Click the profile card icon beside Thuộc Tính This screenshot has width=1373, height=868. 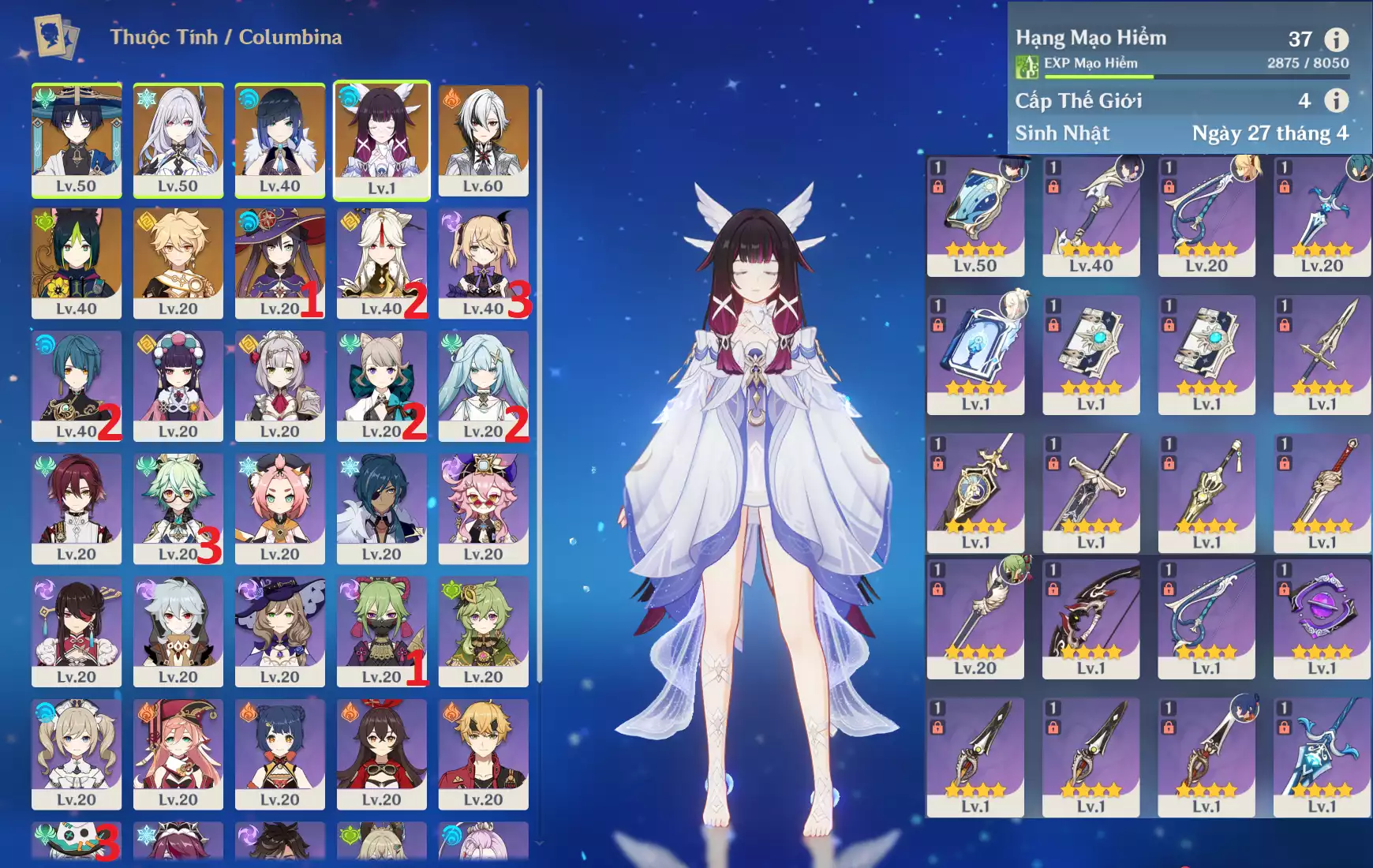pyautogui.click(x=57, y=37)
